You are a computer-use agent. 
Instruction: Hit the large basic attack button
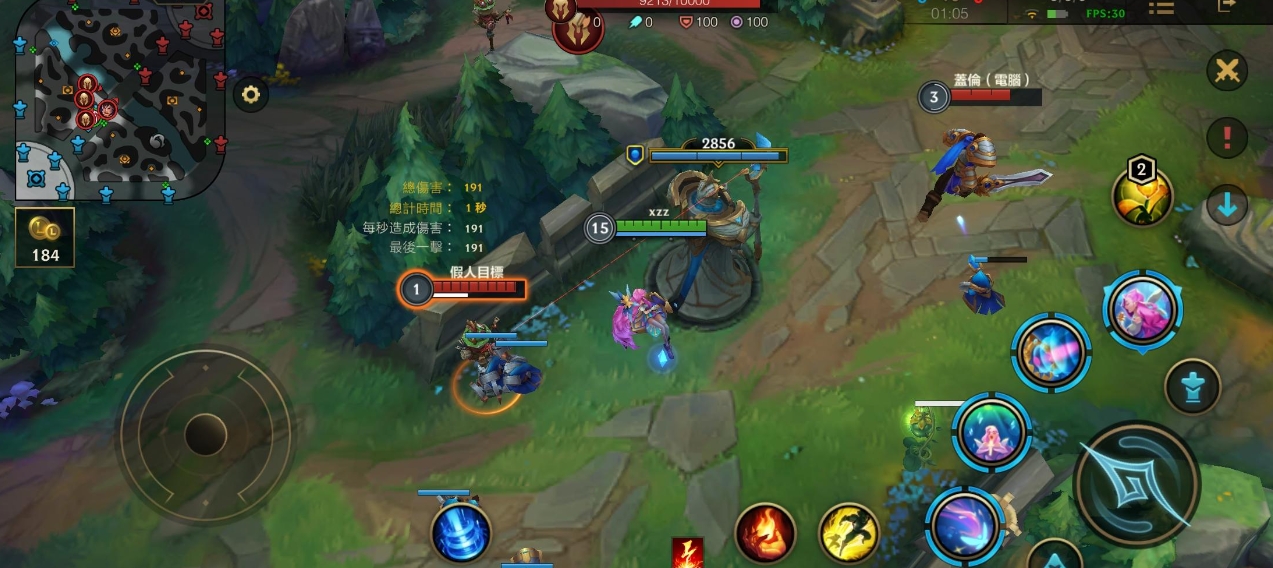(1137, 485)
